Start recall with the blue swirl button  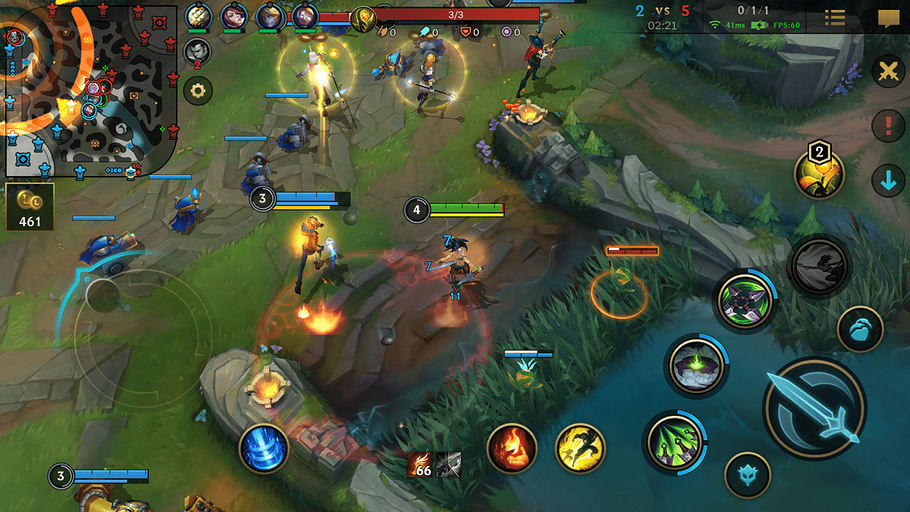click(264, 447)
